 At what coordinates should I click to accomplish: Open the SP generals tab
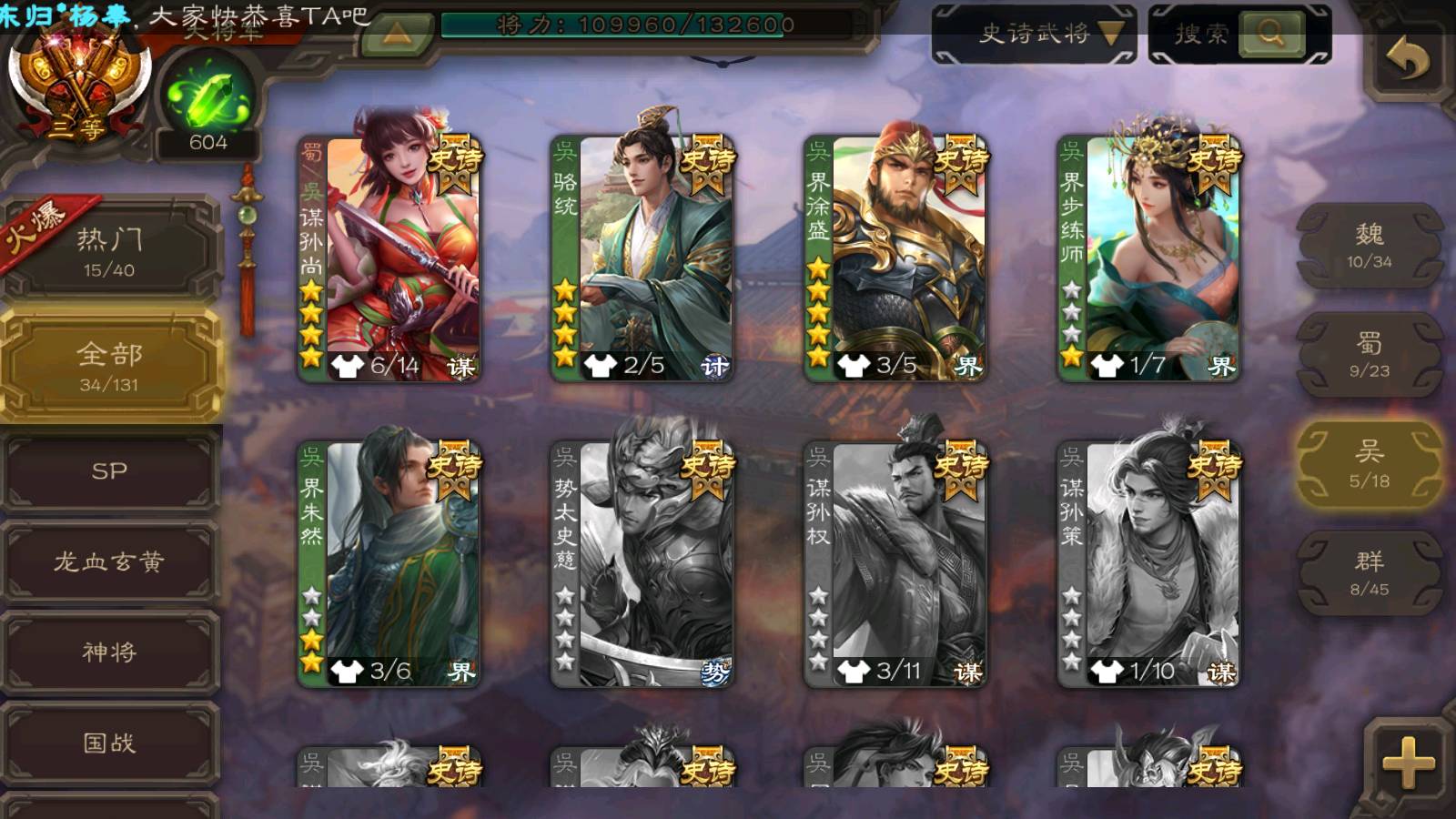[x=110, y=471]
